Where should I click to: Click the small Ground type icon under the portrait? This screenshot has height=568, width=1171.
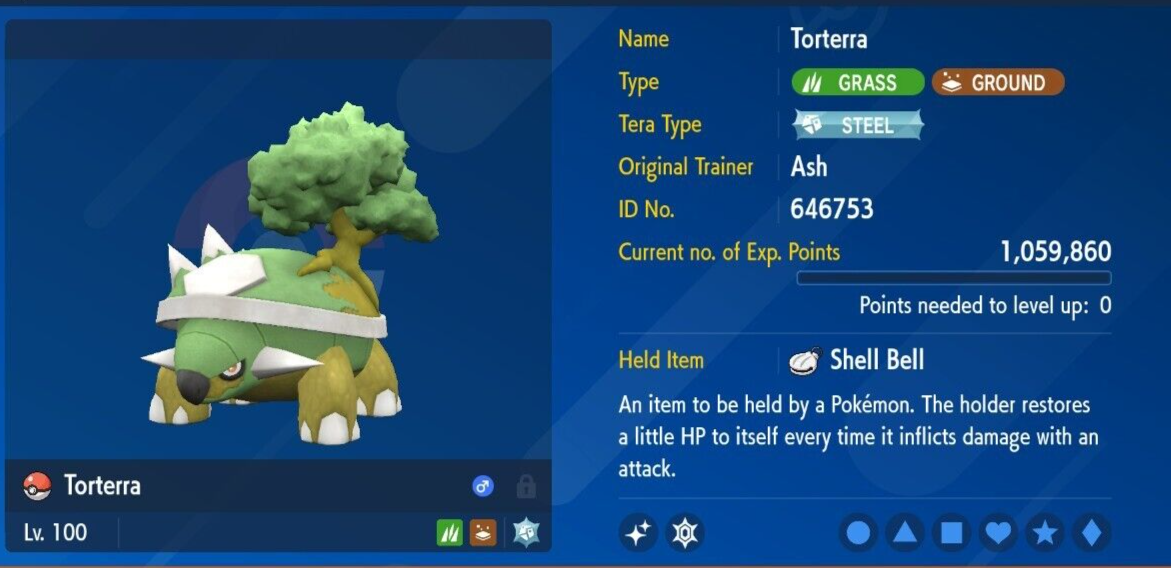483,532
